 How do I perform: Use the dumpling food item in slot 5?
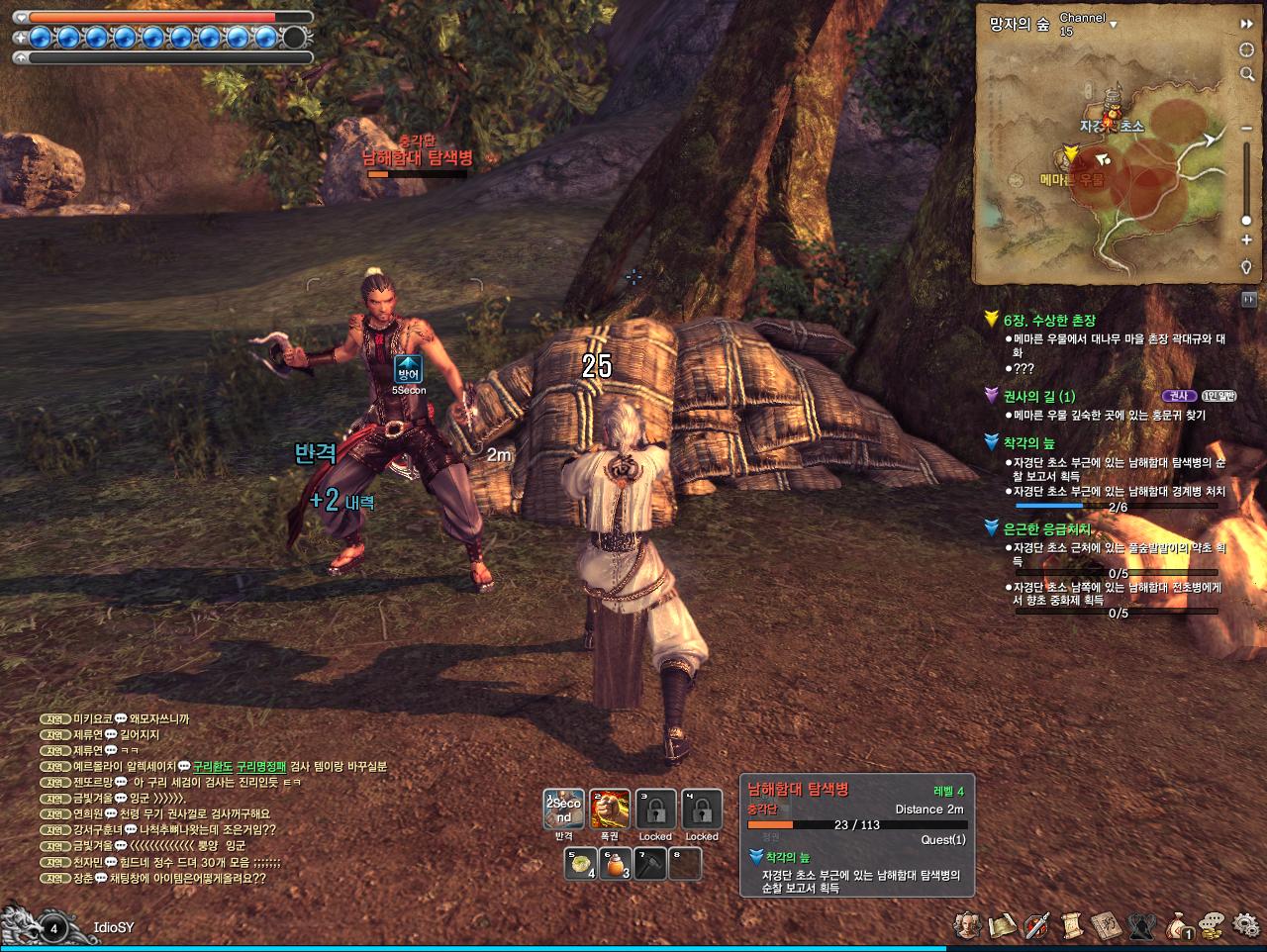click(x=581, y=864)
